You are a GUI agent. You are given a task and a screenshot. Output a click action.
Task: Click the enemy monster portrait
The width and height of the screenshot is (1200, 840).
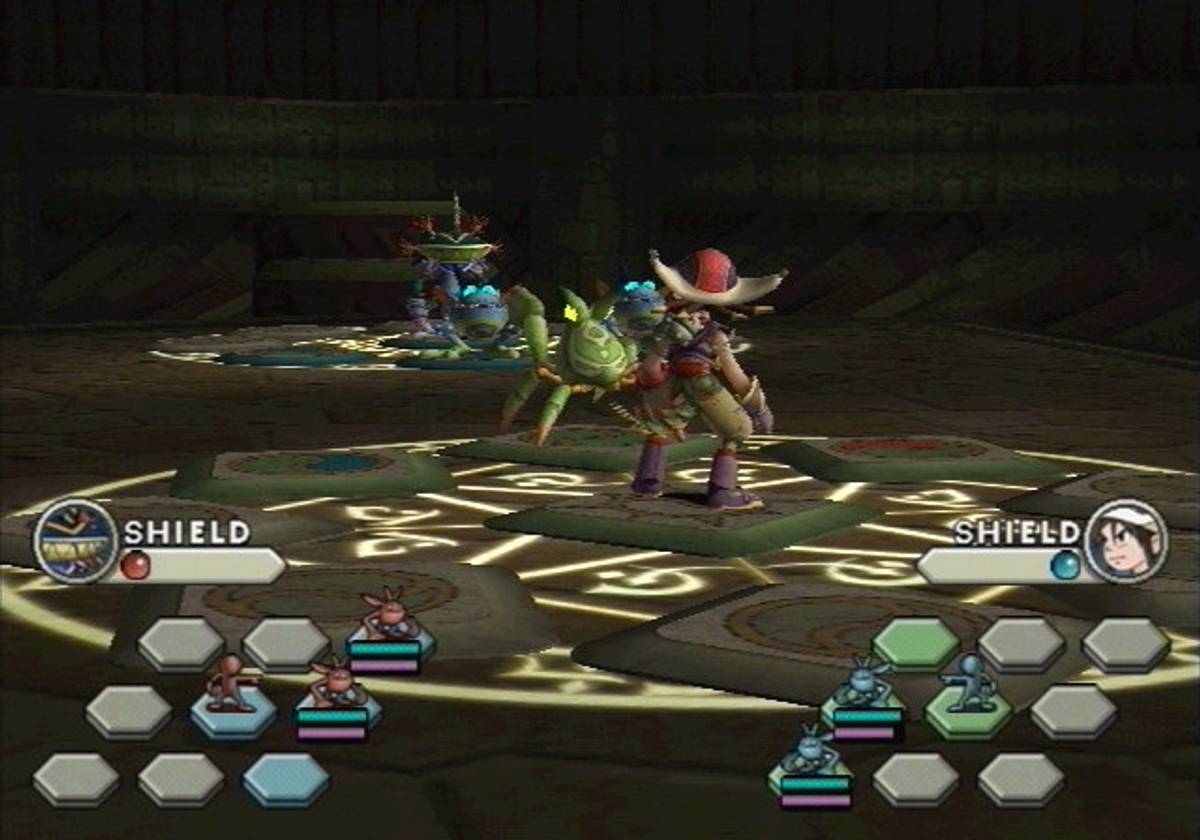[x=75, y=542]
